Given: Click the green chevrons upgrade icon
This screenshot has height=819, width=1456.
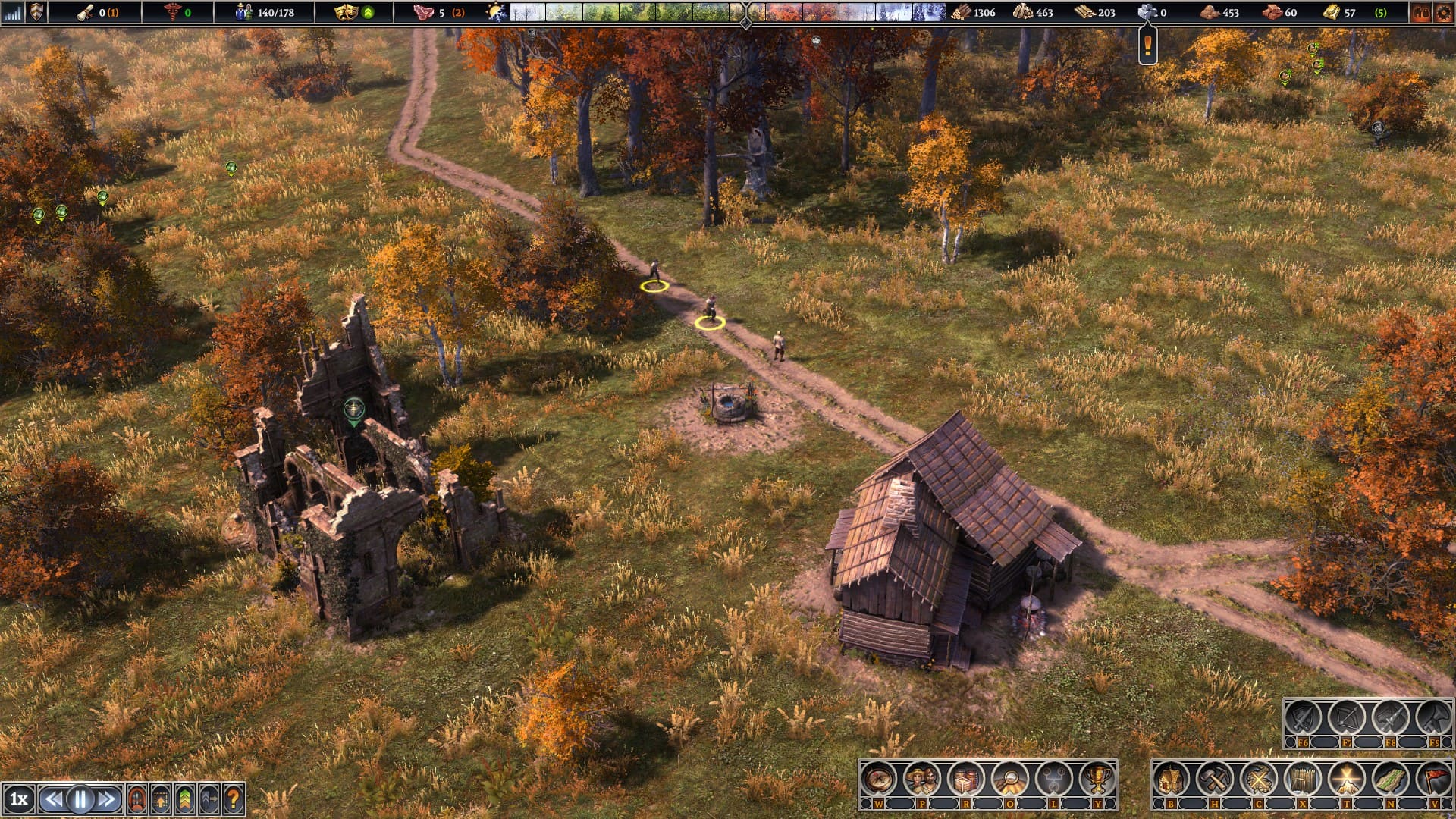Looking at the screenshot, I should 184,799.
